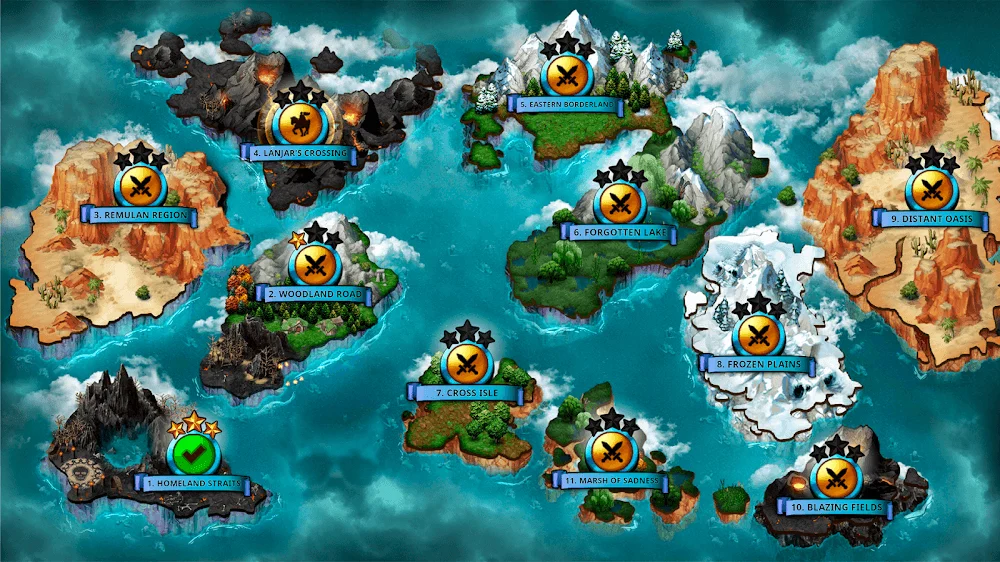1000x562 pixels.
Task: Open the Blazing Fields level
Action: (838, 479)
